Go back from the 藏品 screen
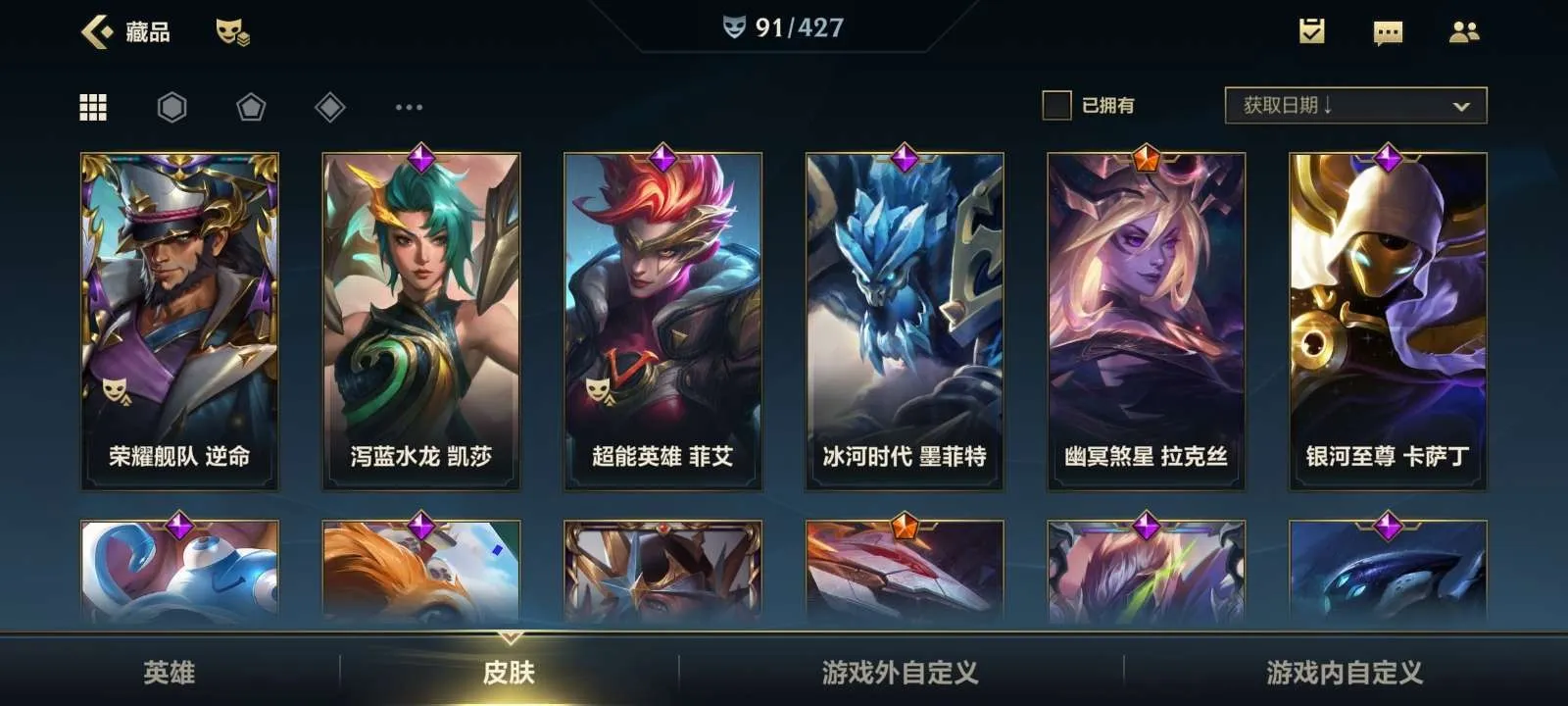1568x706 pixels. 97,32
